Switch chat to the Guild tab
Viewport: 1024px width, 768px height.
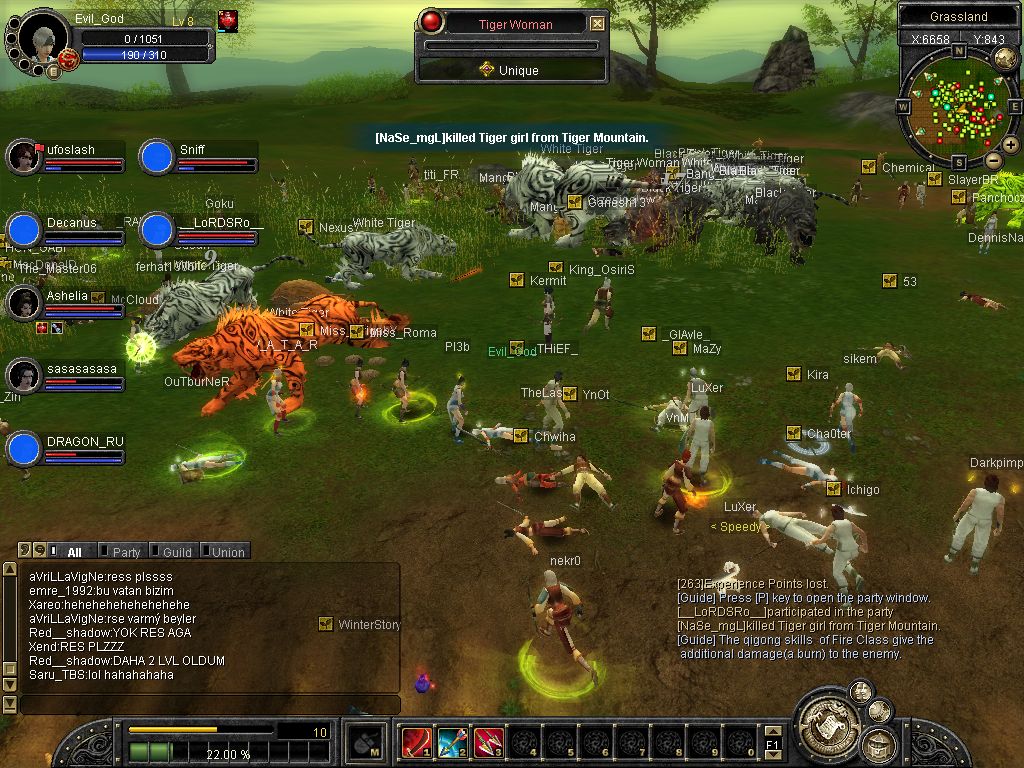[176, 551]
